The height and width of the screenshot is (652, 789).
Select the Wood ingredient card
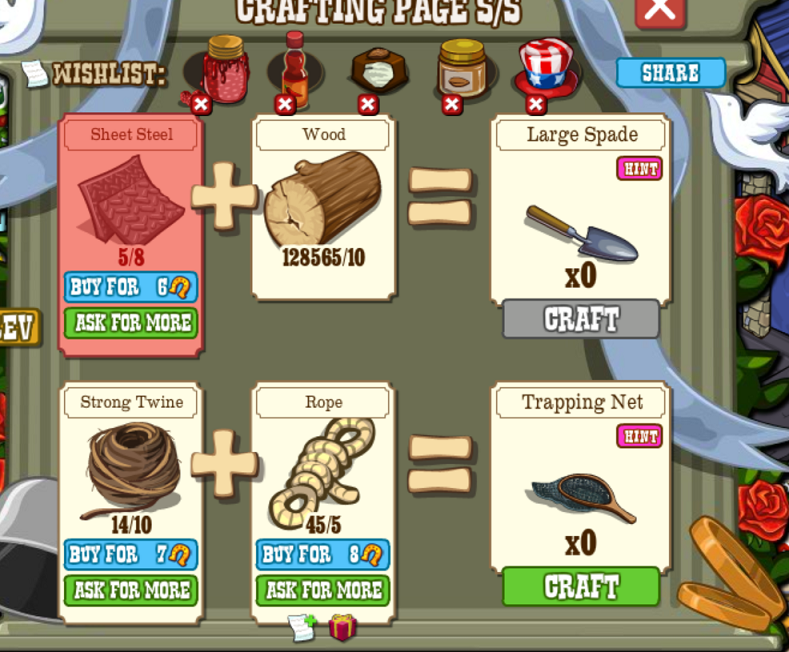[323, 206]
